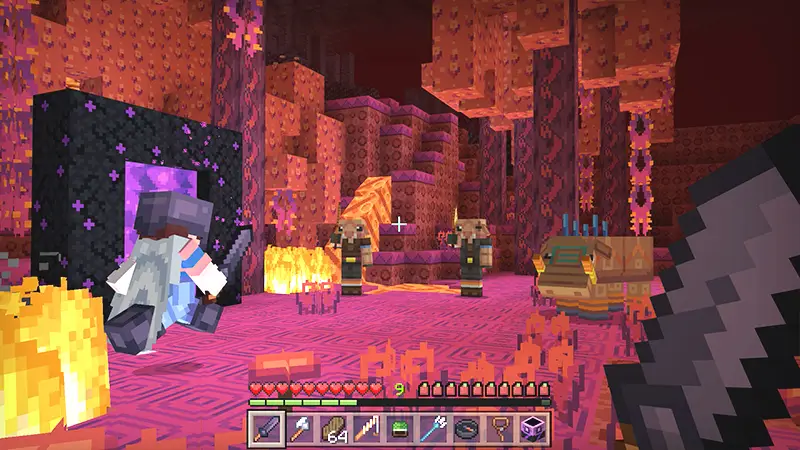Pick the green-topped block slot
The width and height of the screenshot is (800, 450).
tap(400, 430)
